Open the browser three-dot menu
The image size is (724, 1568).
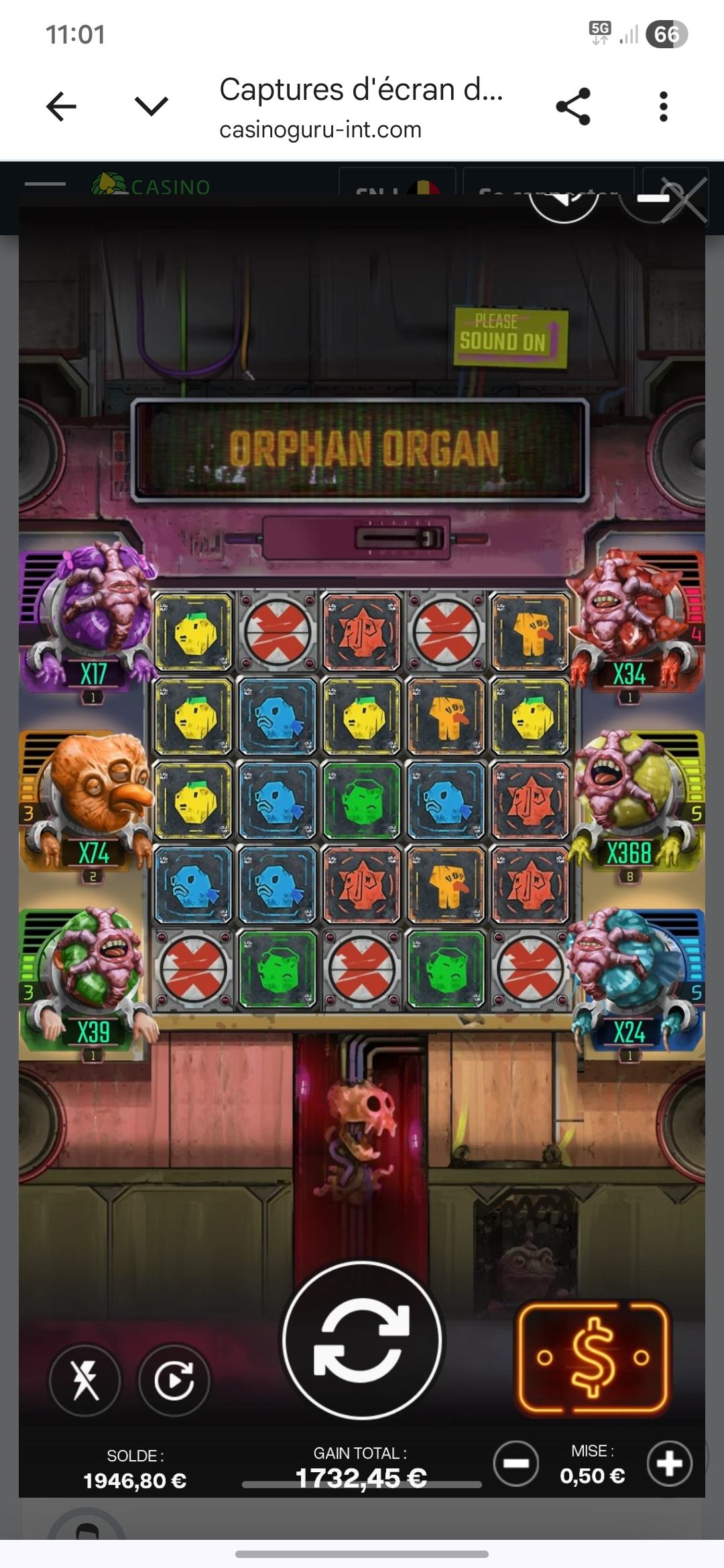point(663,107)
